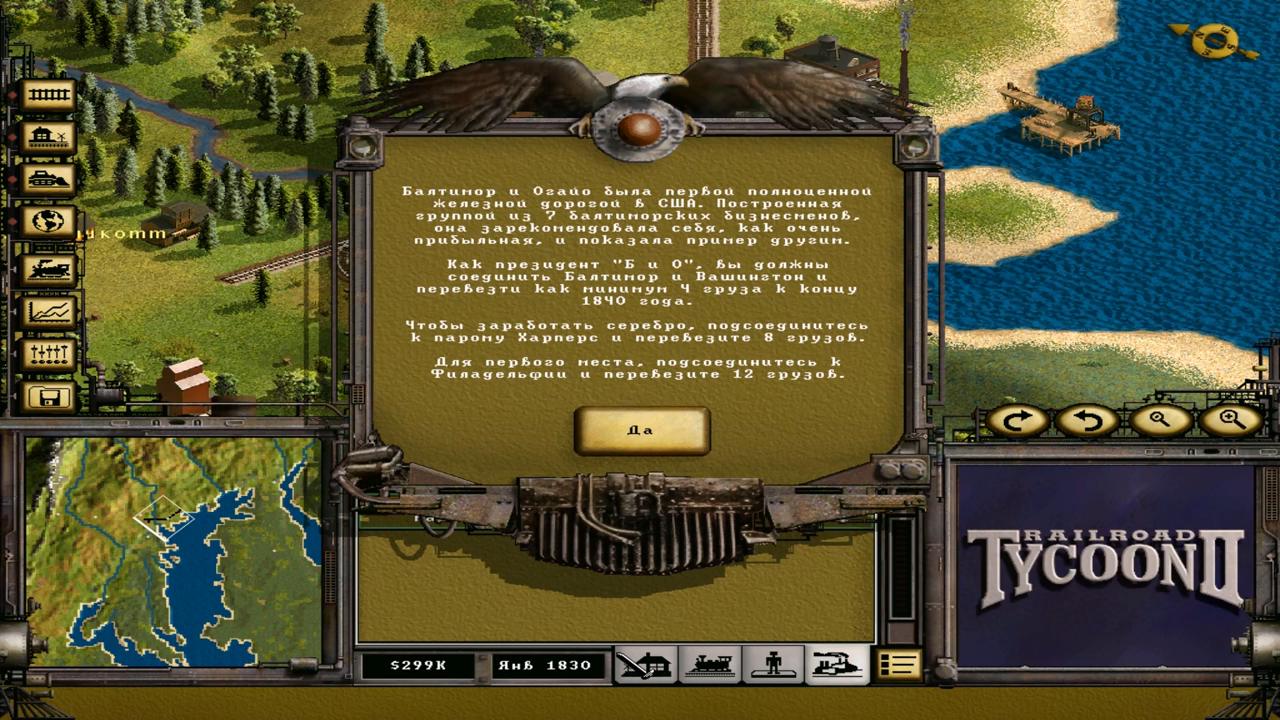1280x720 pixels.
Task: Select the lay track tool
Action: point(48,96)
